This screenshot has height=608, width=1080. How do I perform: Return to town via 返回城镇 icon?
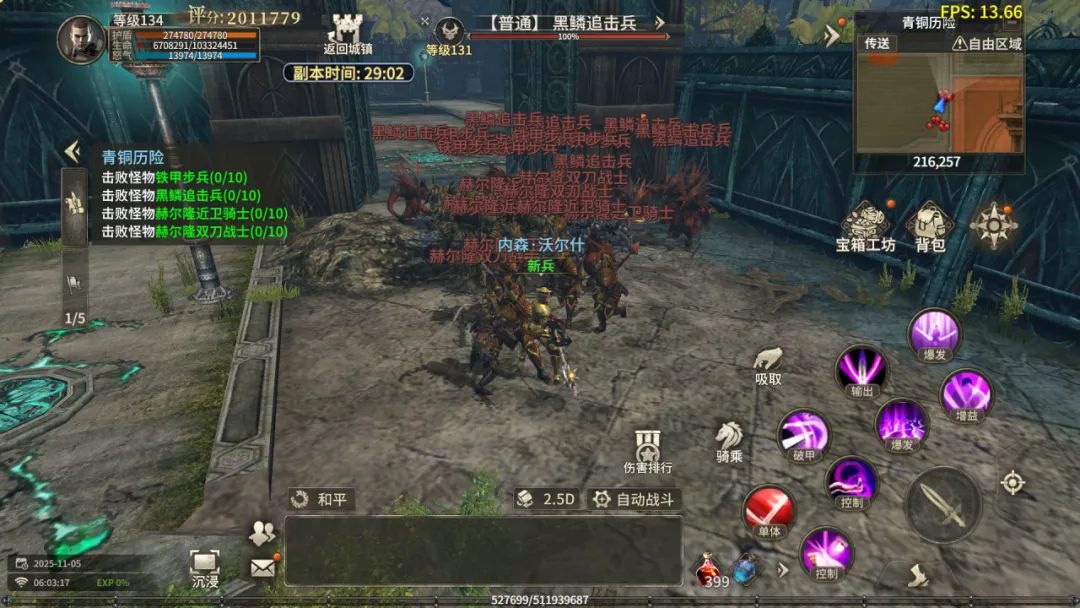347,34
